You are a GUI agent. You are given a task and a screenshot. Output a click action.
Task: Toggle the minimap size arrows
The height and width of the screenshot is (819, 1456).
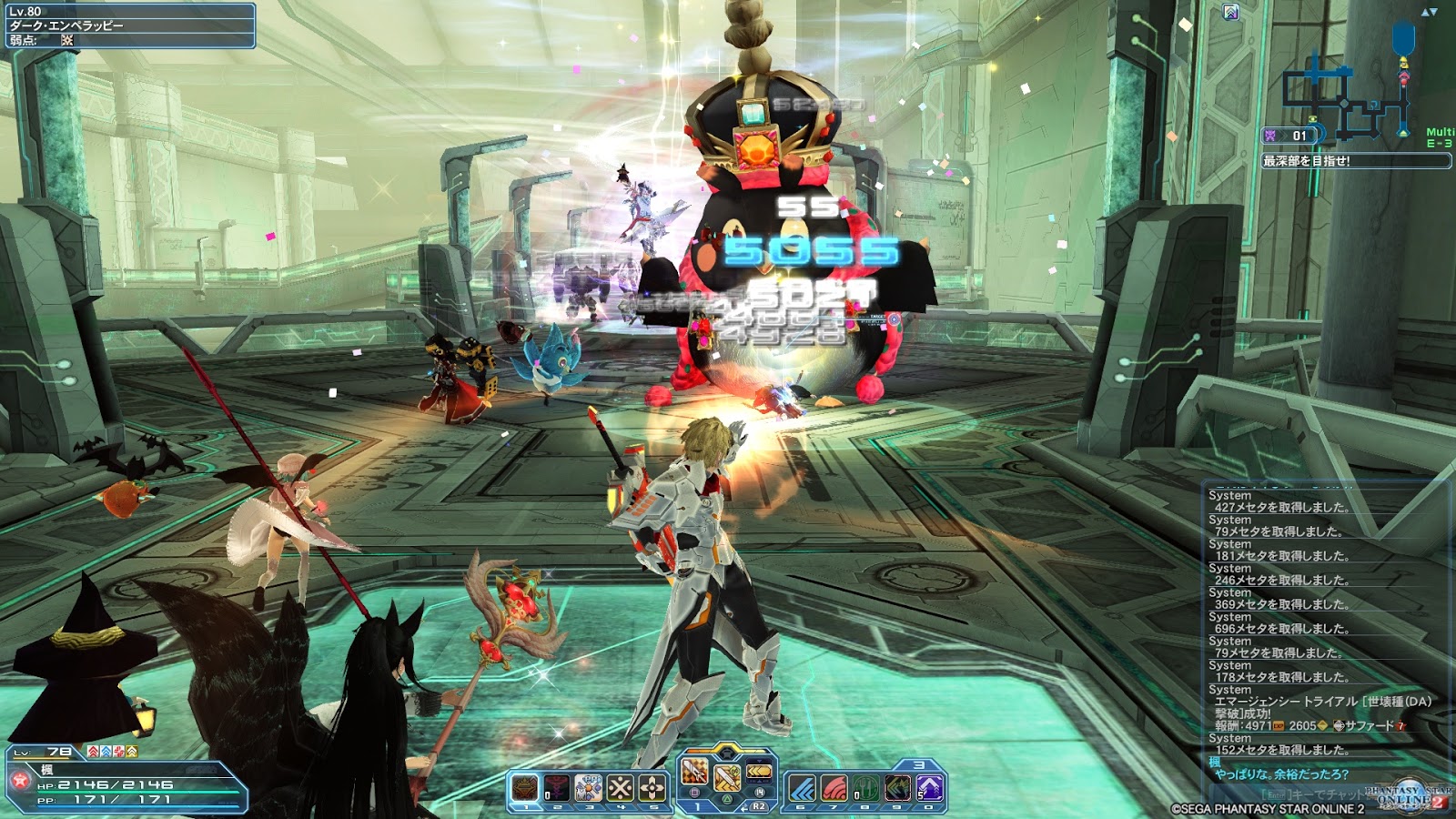tap(1429, 12)
